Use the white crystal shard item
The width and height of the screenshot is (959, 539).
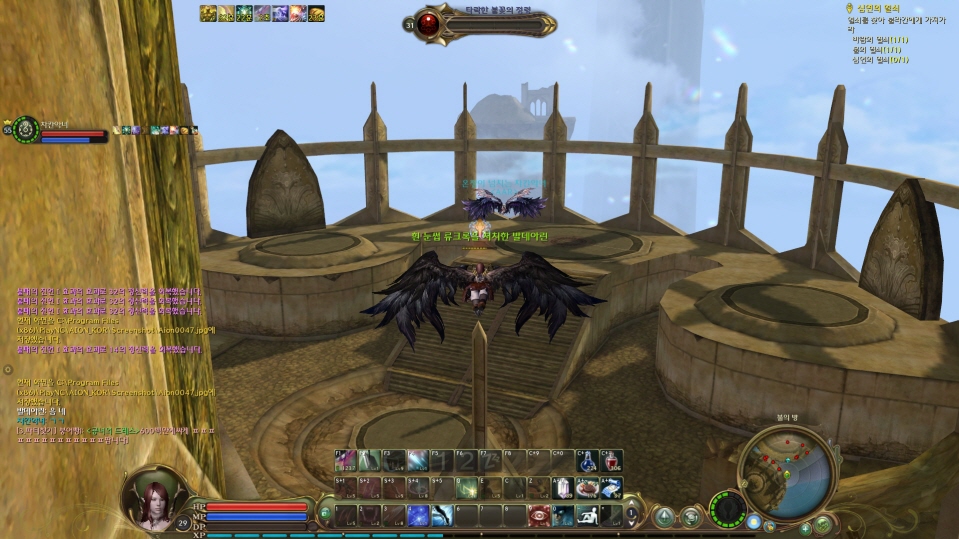[564, 488]
